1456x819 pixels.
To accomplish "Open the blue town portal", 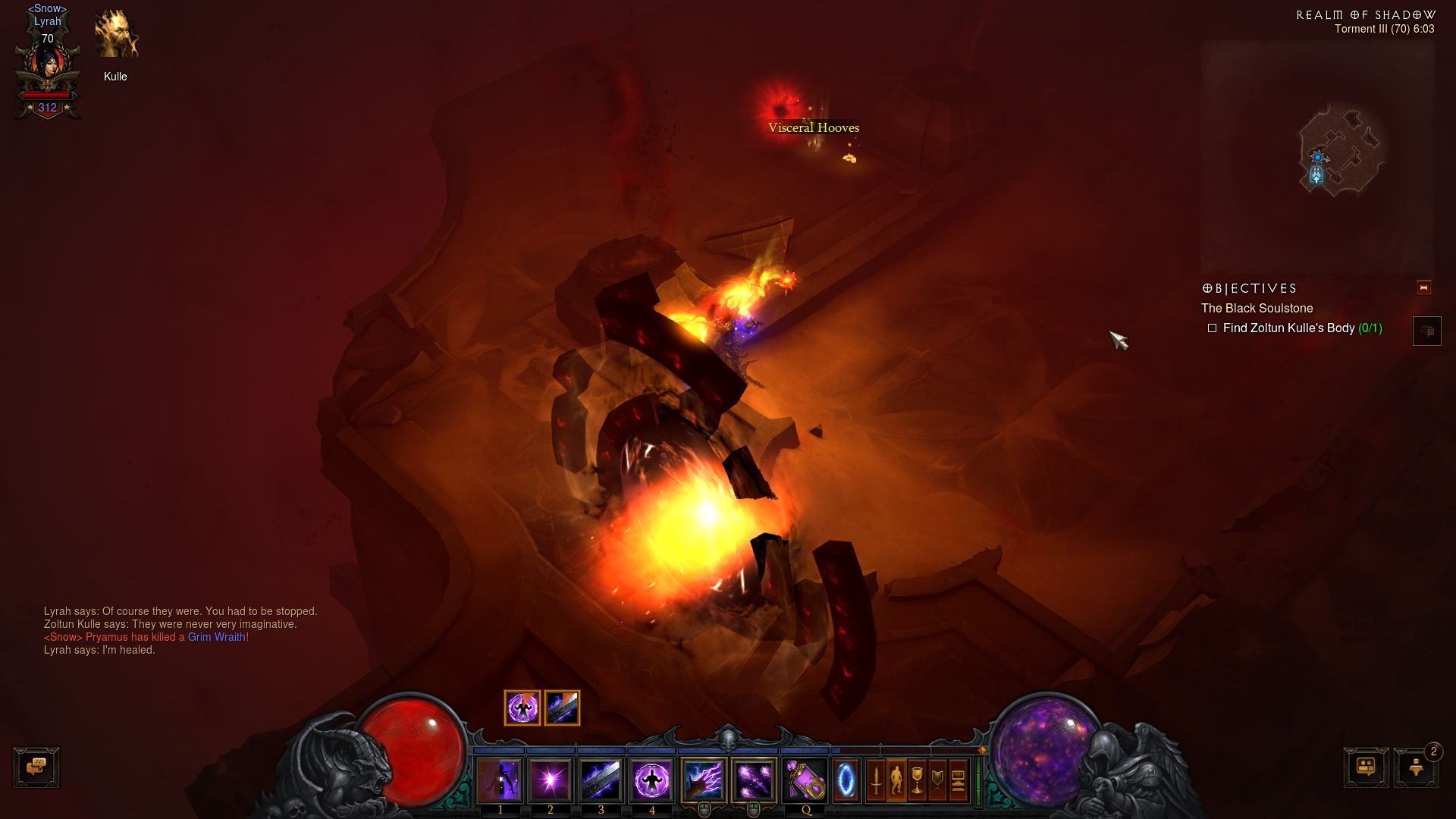I will 846,780.
